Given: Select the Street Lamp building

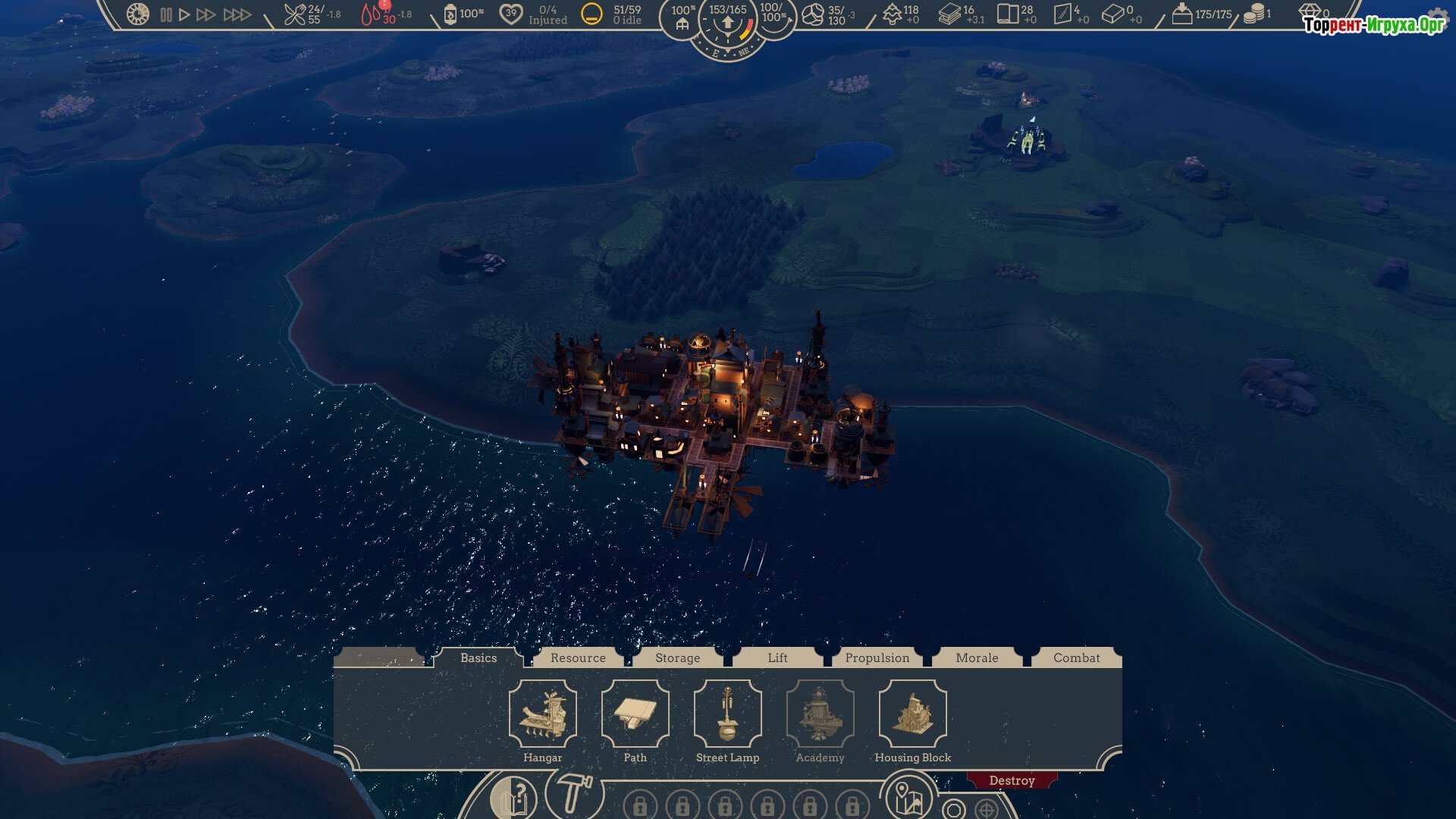Looking at the screenshot, I should pos(728,714).
